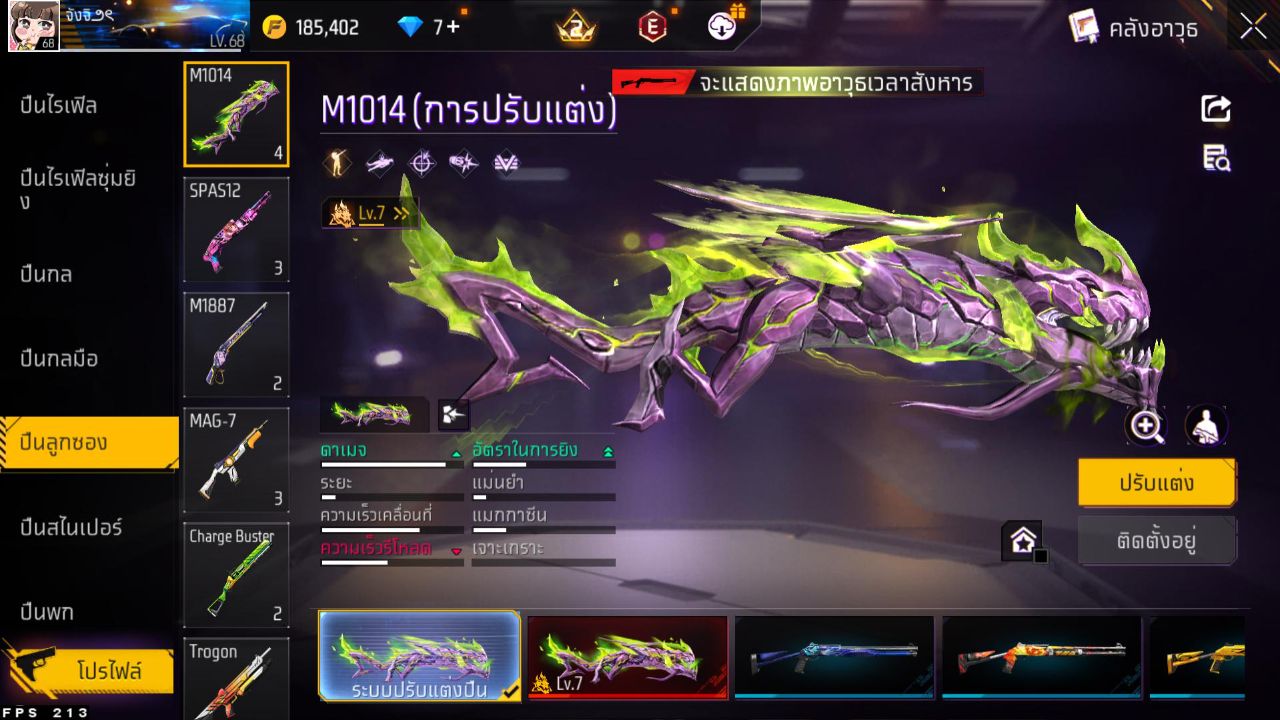The image size is (1280, 720).
Task: Close the weapon screen with the X
Action: (1253, 27)
